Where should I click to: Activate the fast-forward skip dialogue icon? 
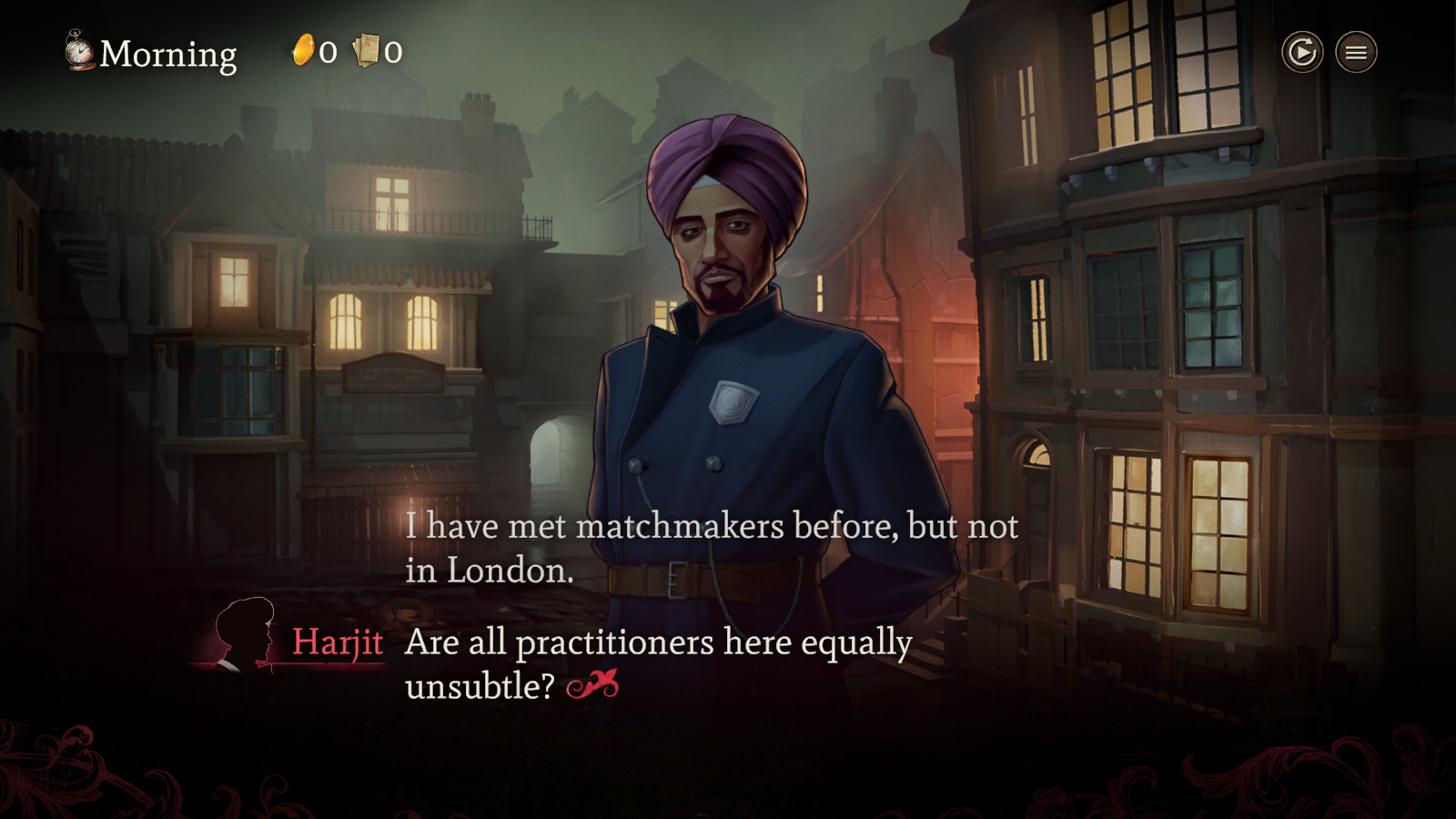coord(1301,52)
